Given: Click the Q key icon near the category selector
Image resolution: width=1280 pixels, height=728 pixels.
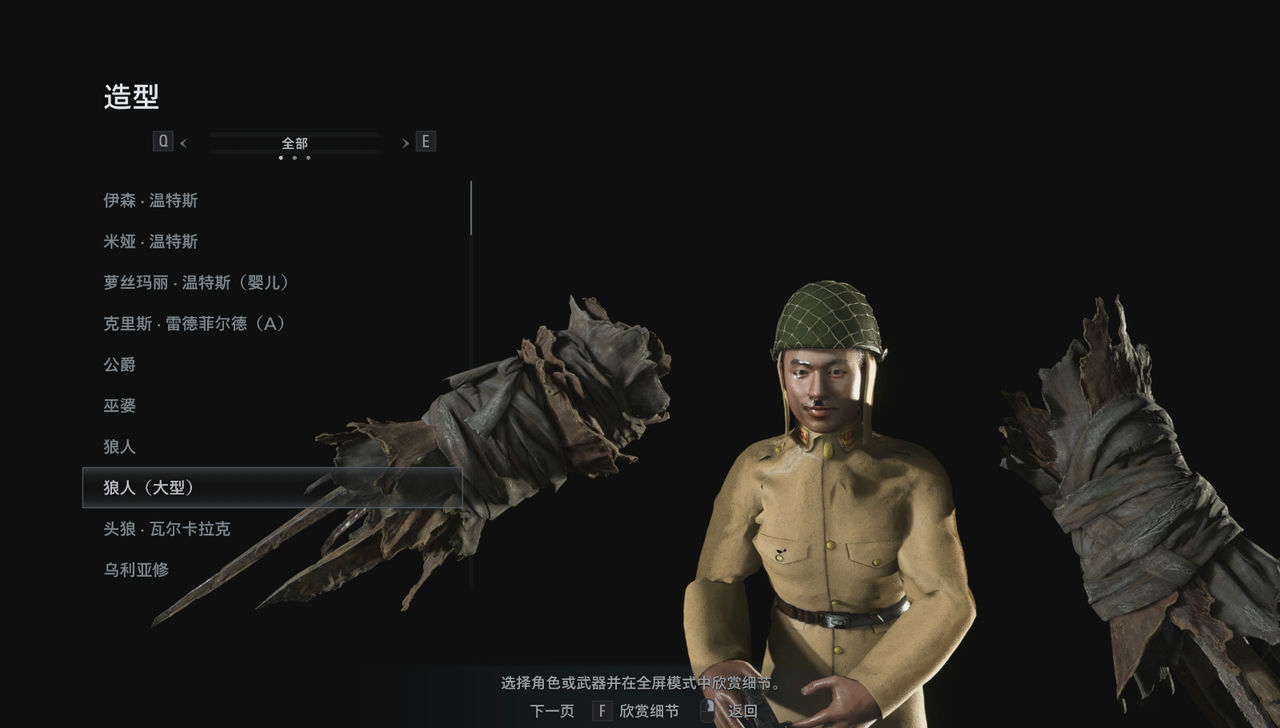Looking at the screenshot, I should 163,141.
